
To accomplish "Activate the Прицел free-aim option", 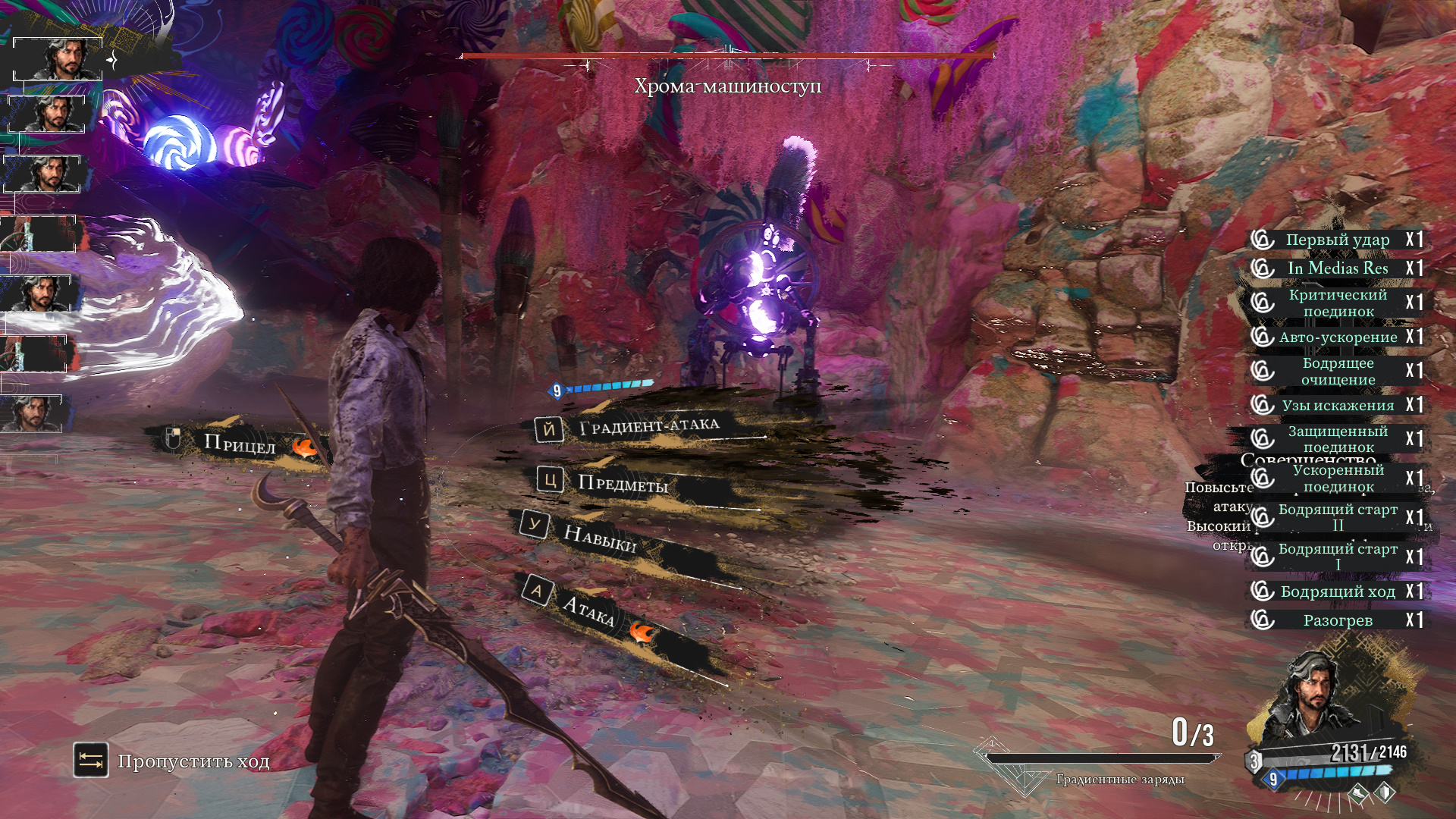I will [x=239, y=443].
